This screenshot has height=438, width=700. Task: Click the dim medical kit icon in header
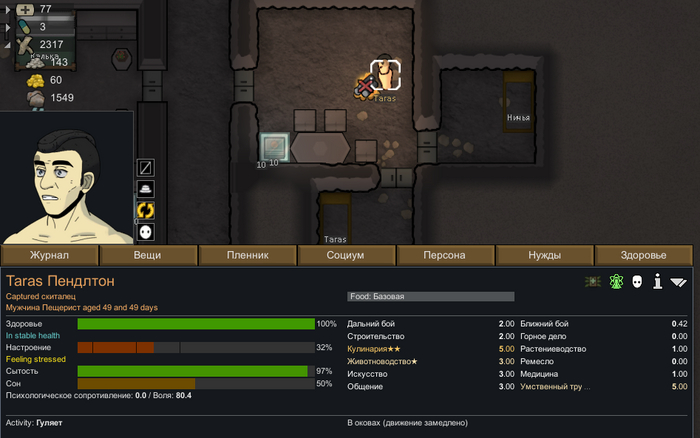(592, 282)
